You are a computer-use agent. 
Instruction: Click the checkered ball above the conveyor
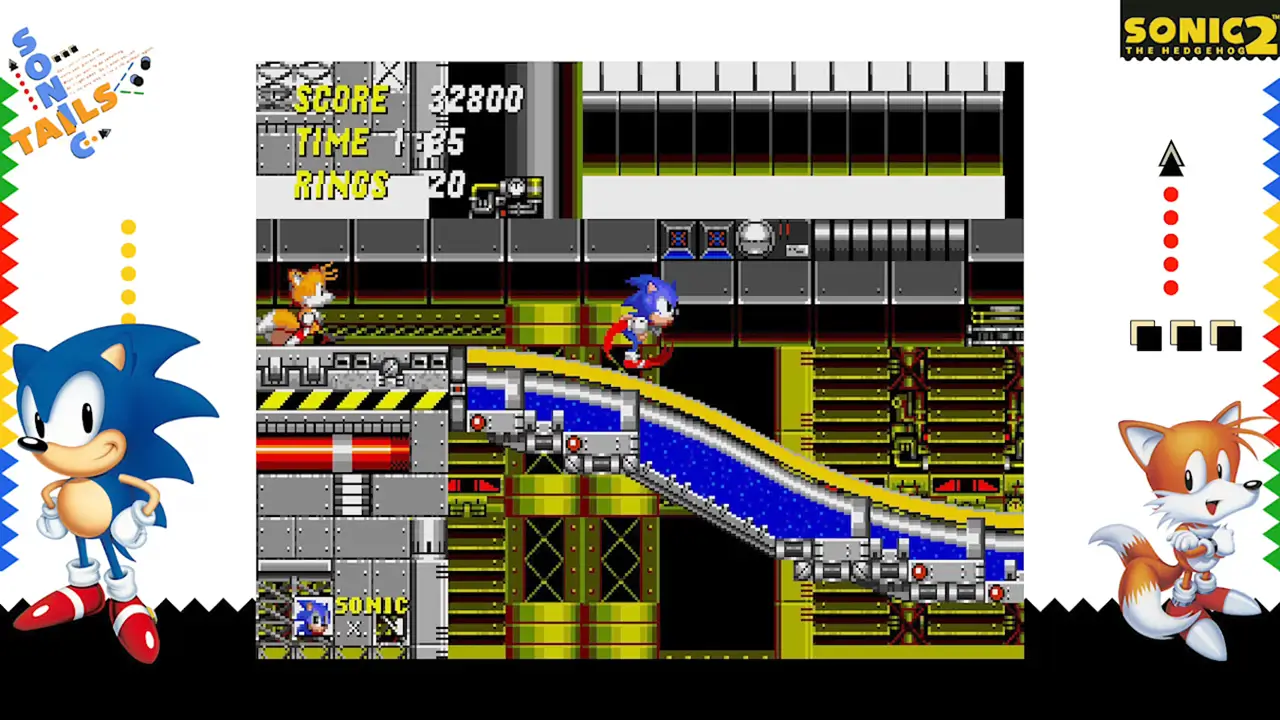757,236
